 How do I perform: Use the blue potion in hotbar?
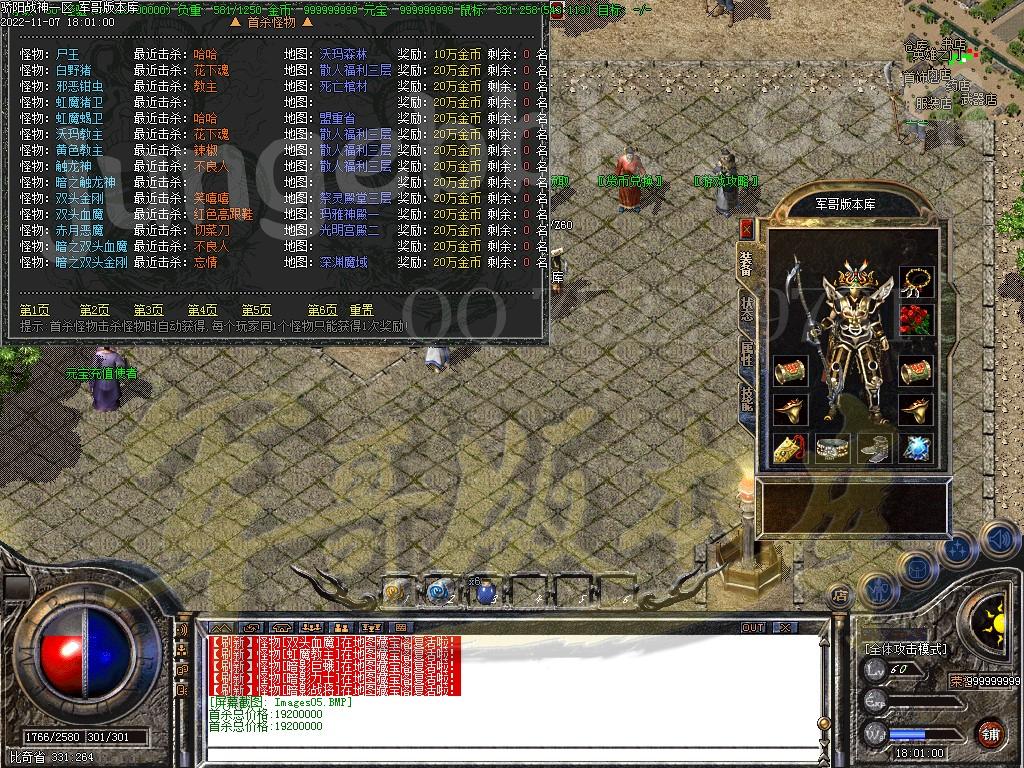point(485,592)
